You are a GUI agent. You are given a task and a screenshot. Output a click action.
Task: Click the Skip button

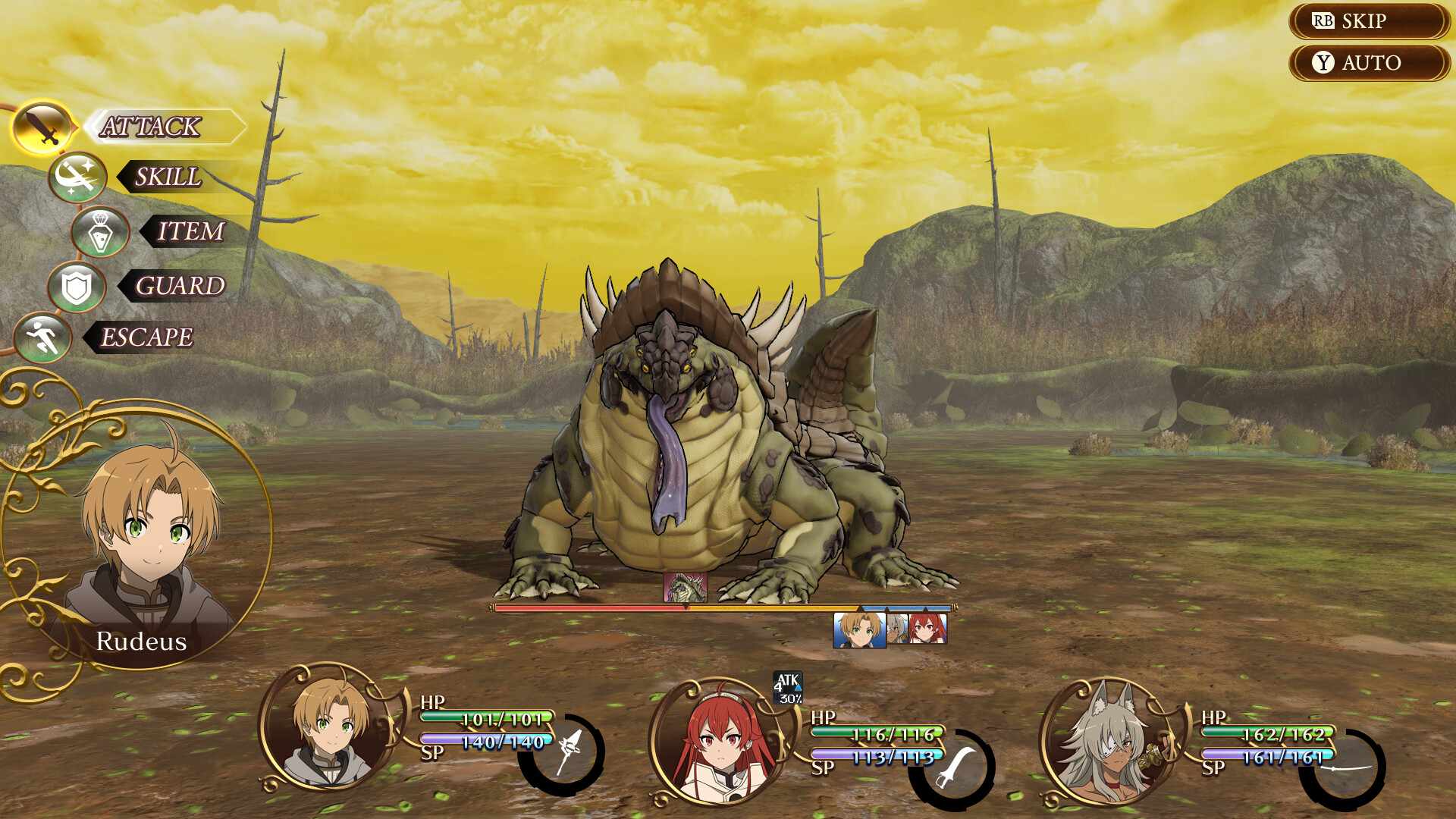click(x=1368, y=21)
